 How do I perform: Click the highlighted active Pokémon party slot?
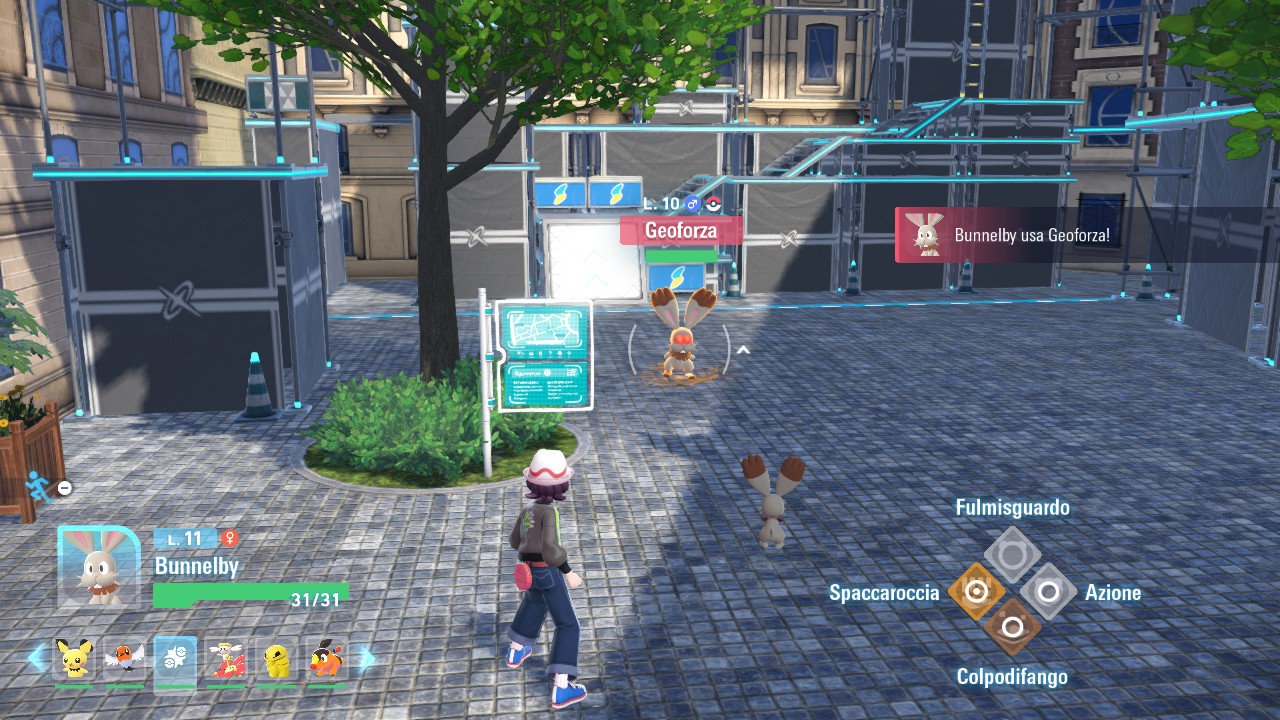coord(175,658)
